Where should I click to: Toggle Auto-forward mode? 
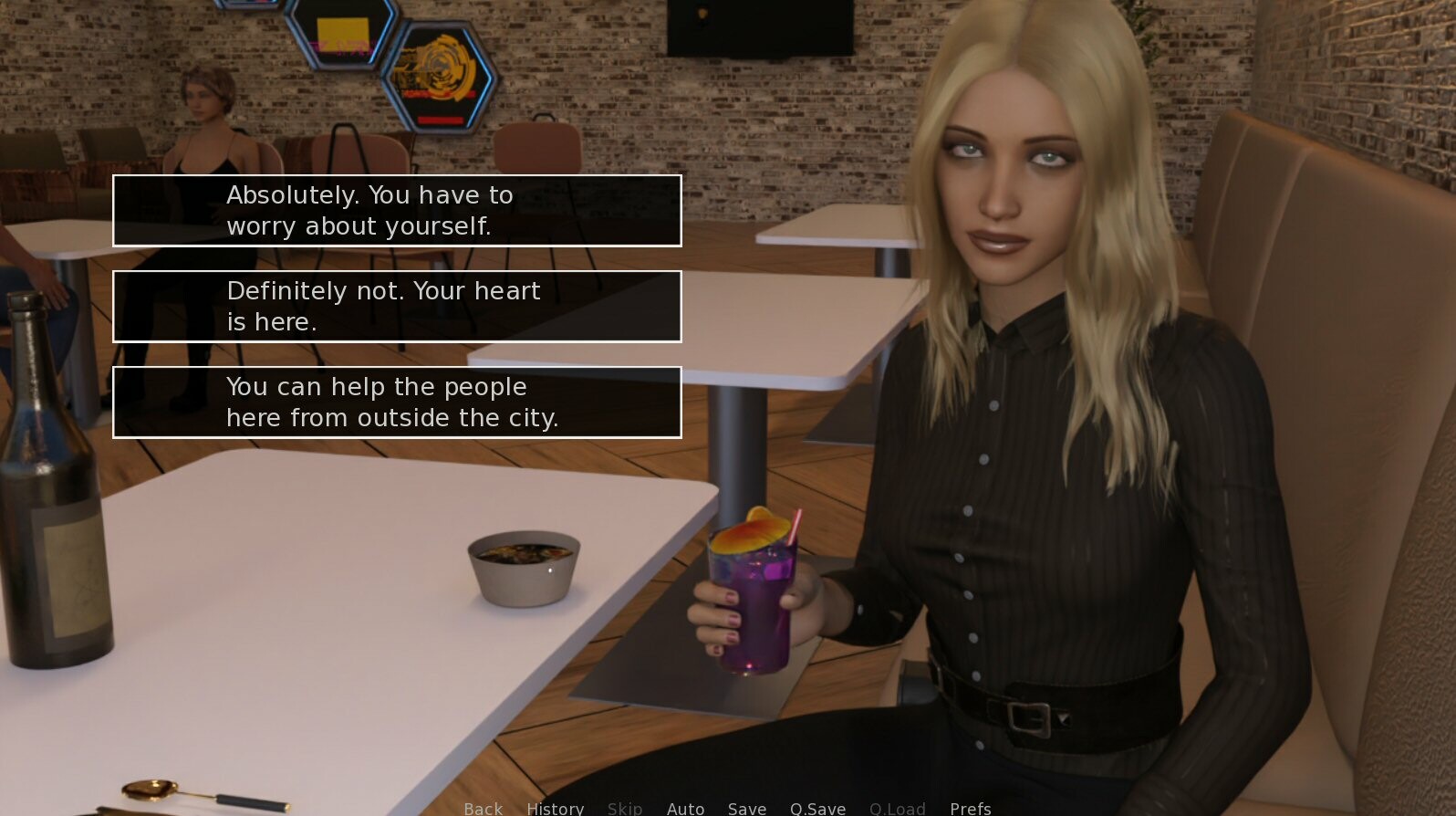tap(685, 809)
